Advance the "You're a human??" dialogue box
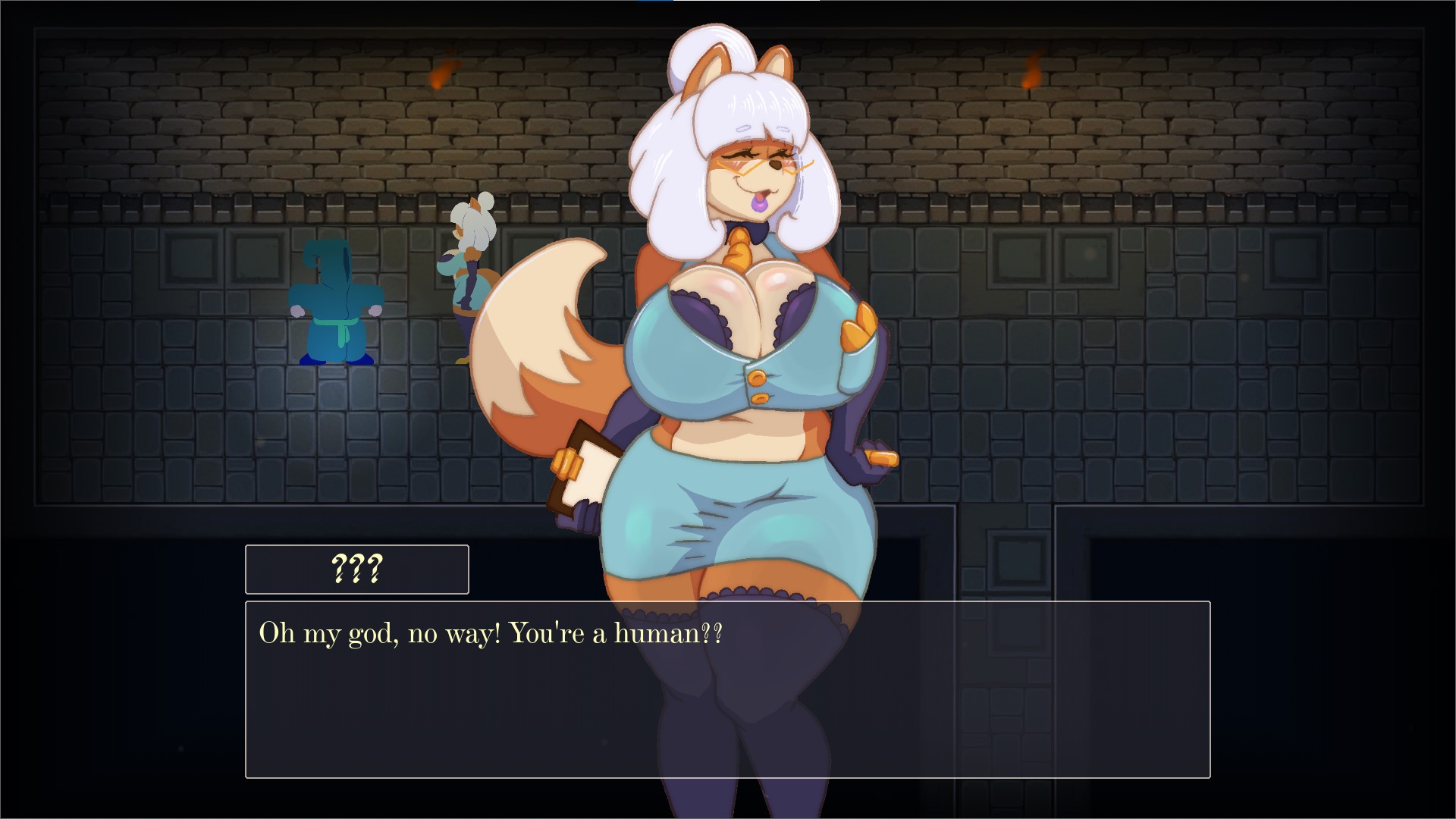 point(727,689)
